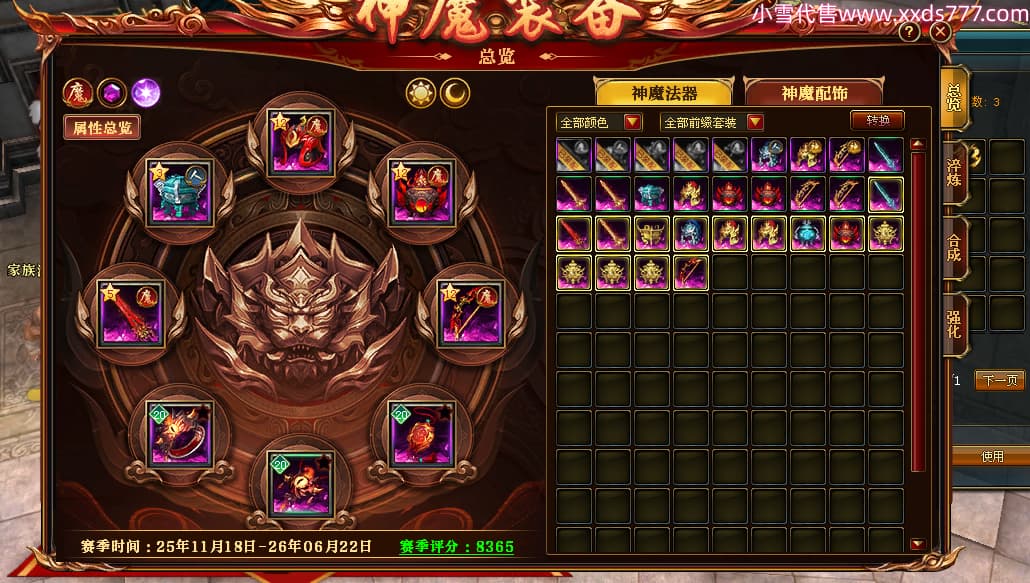
Task: Go to next page with 下一页
Action: pyautogui.click(x=999, y=380)
